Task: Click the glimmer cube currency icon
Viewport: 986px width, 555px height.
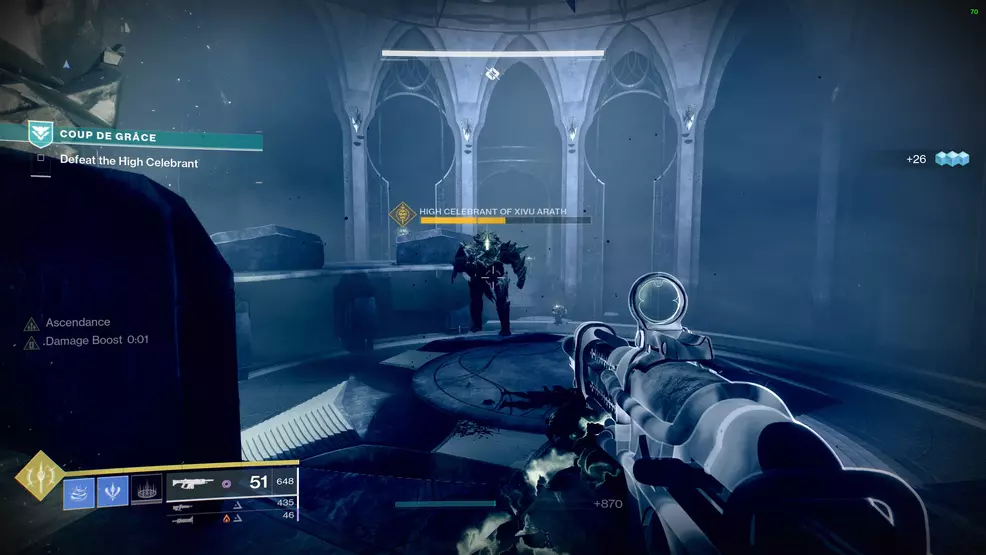Action: pos(953,159)
